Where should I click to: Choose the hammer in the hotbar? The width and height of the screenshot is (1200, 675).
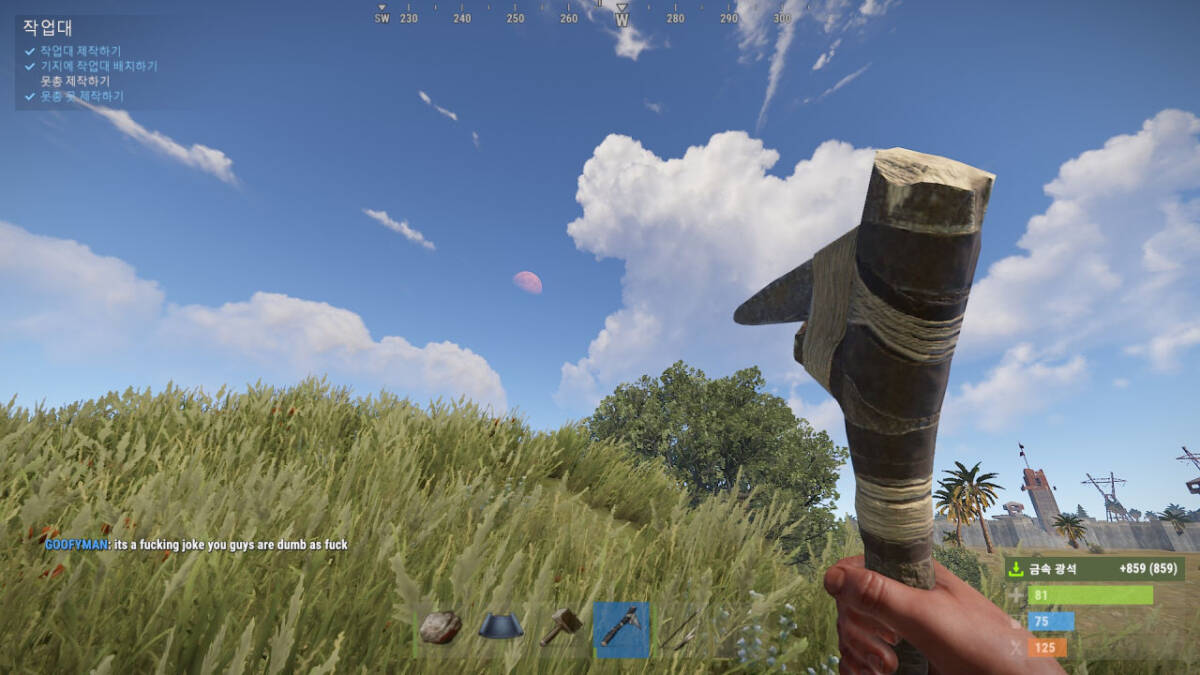pos(561,627)
